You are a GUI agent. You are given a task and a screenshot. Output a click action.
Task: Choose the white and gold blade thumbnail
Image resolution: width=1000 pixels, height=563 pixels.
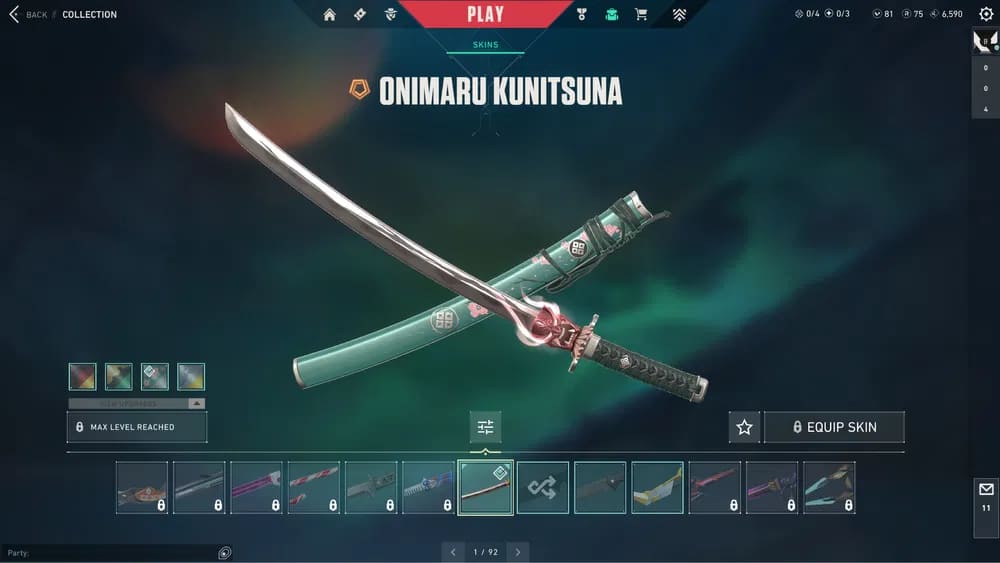(x=657, y=487)
